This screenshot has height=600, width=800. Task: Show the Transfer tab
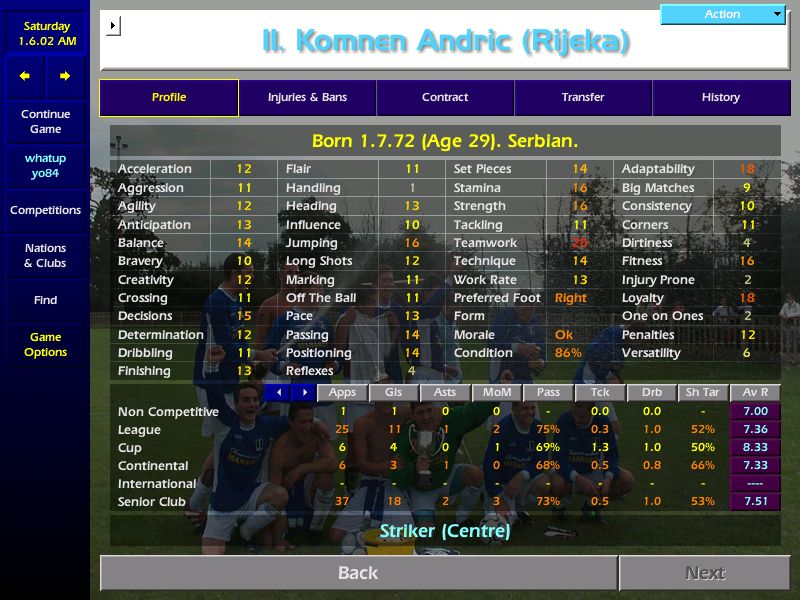pos(583,98)
